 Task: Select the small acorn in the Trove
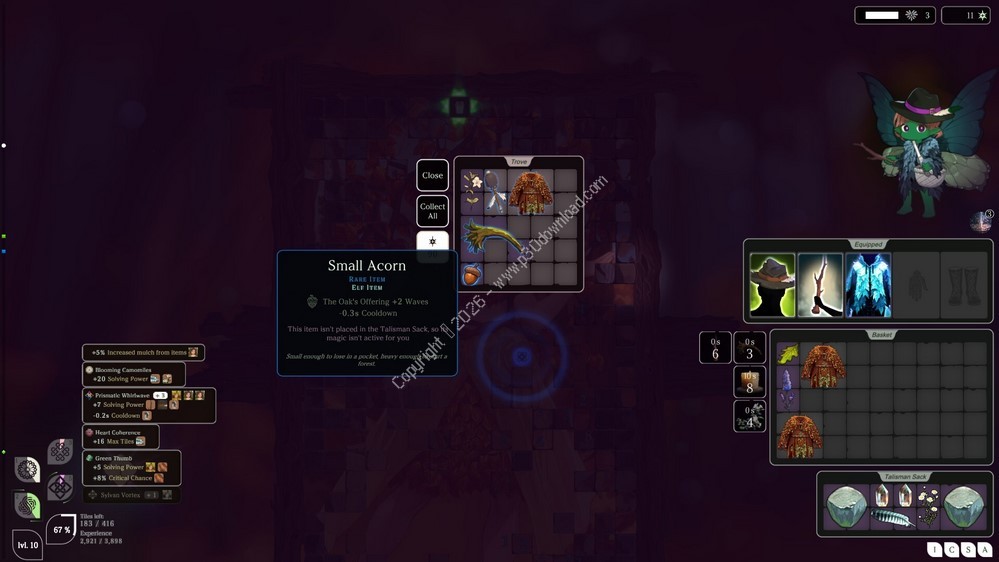(472, 273)
